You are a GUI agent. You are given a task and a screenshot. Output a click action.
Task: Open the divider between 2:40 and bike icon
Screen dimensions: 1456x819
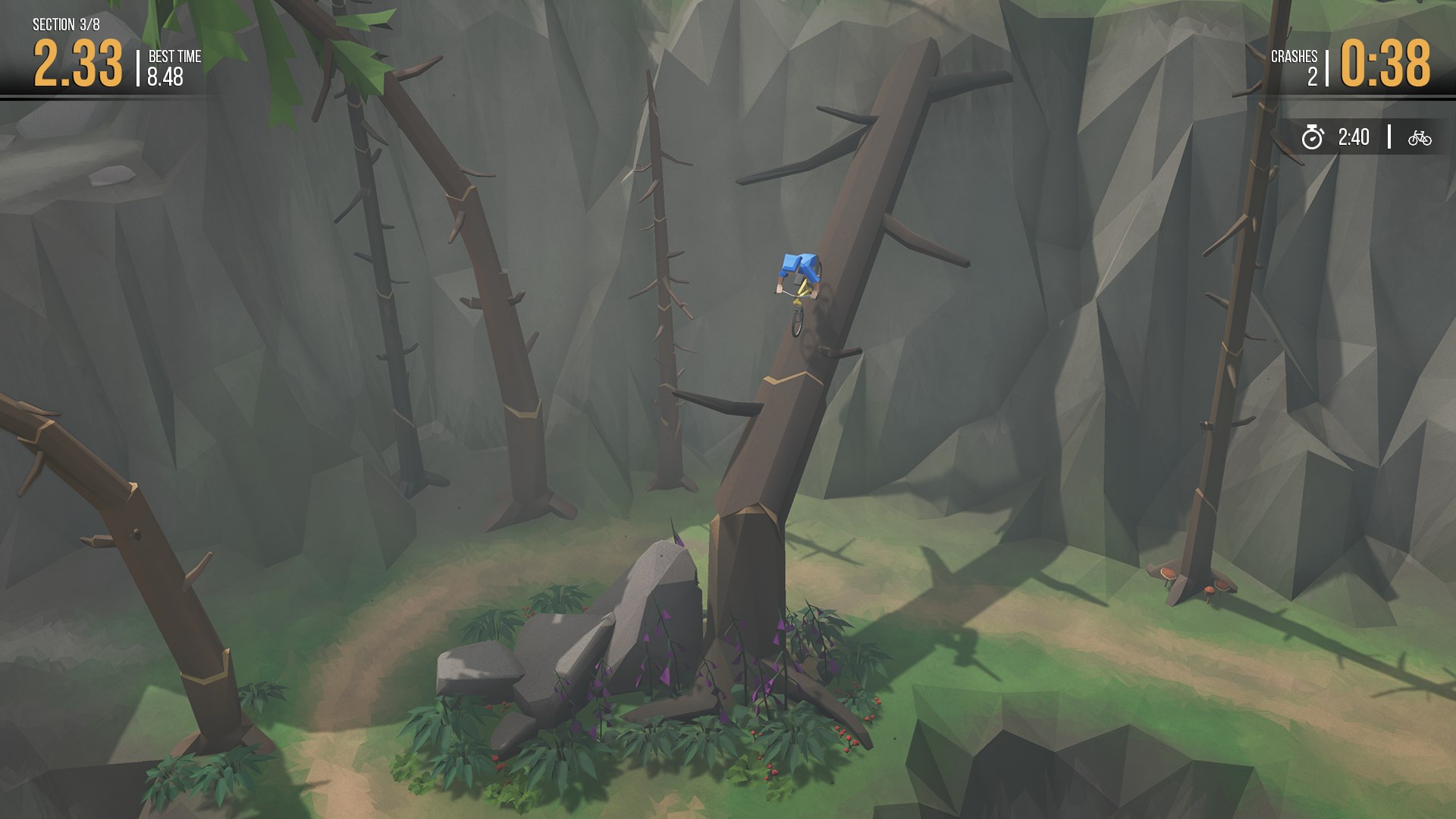(1389, 137)
